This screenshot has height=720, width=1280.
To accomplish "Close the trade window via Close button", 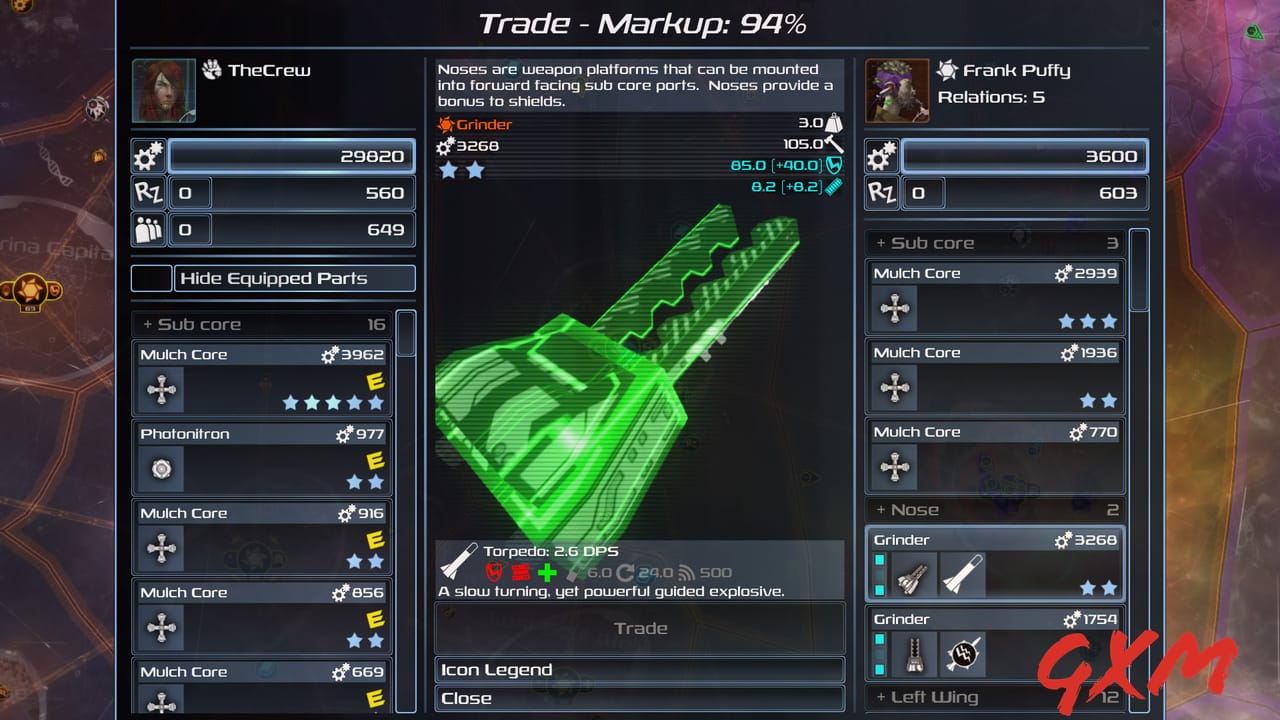I will tap(640, 698).
